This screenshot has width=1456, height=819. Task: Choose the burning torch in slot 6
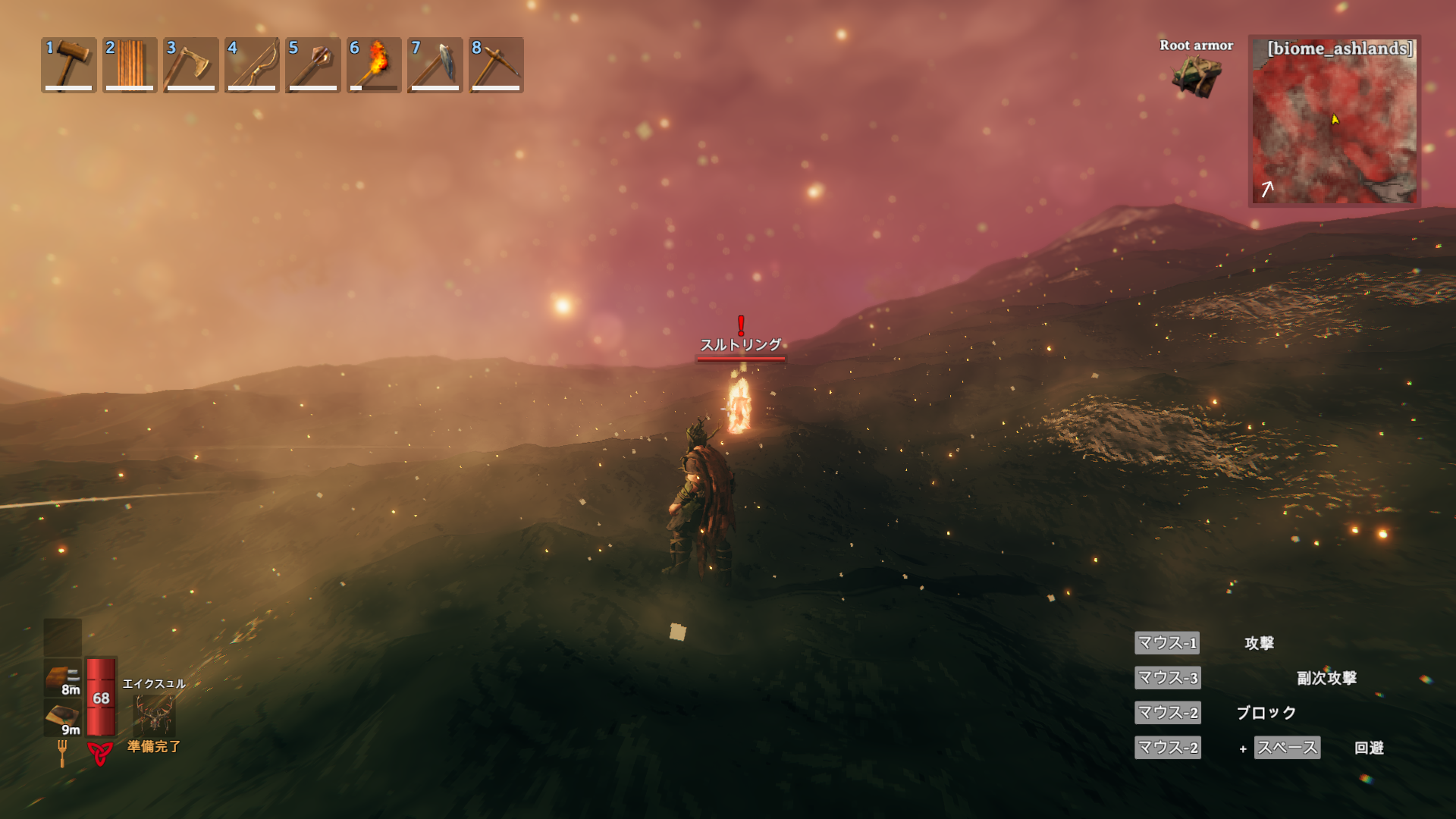pyautogui.click(x=374, y=65)
